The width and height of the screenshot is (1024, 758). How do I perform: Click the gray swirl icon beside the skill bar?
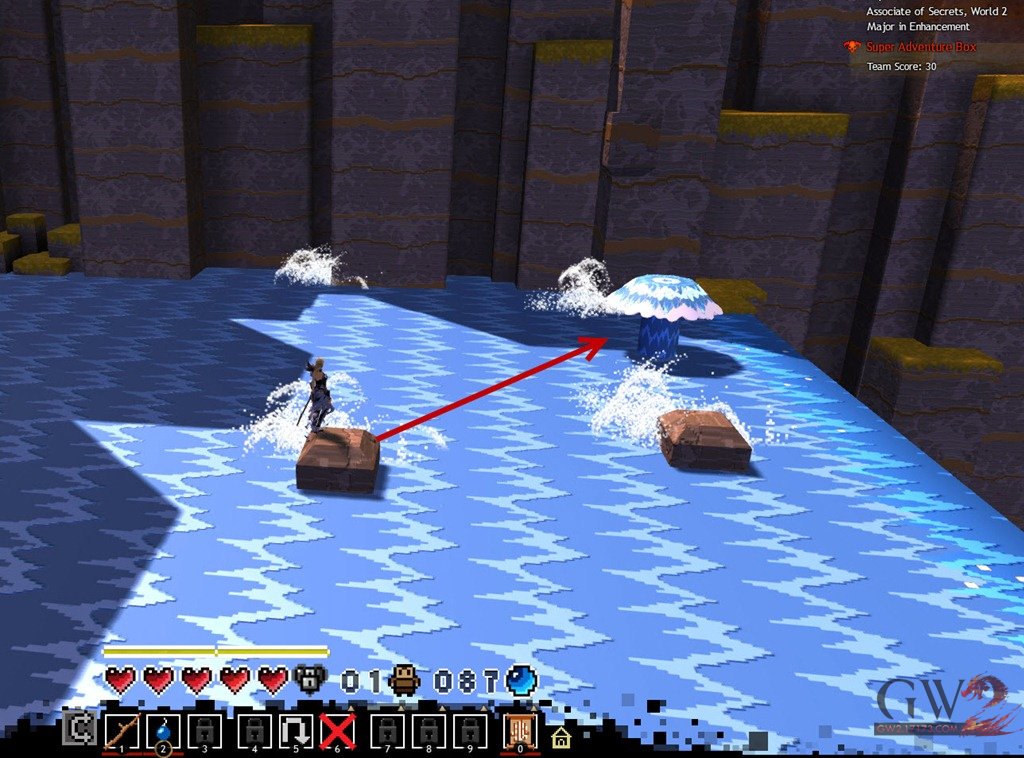click(x=76, y=729)
